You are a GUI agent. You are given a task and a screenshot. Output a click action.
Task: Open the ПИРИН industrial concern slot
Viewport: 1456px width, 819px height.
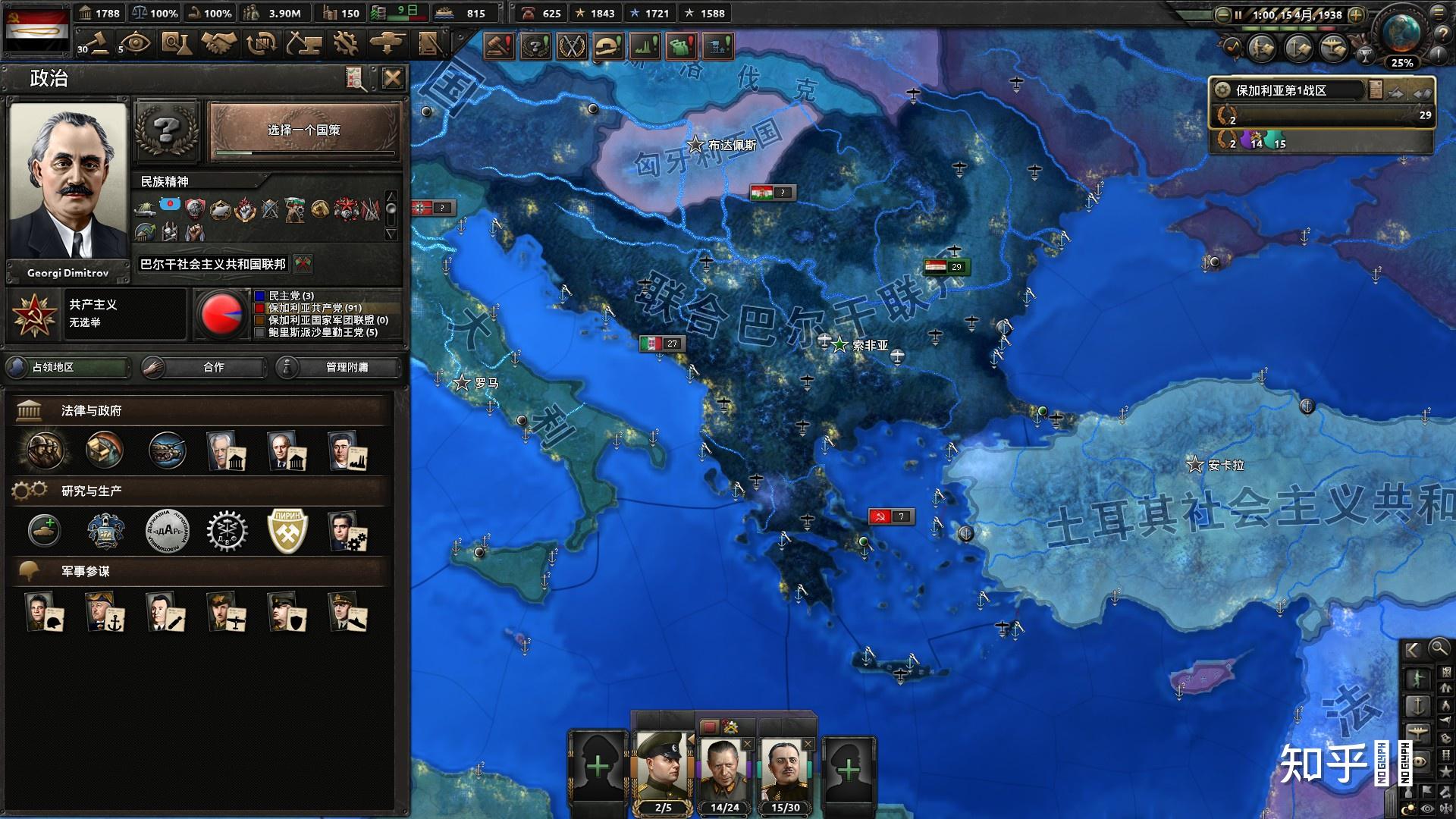point(288,531)
